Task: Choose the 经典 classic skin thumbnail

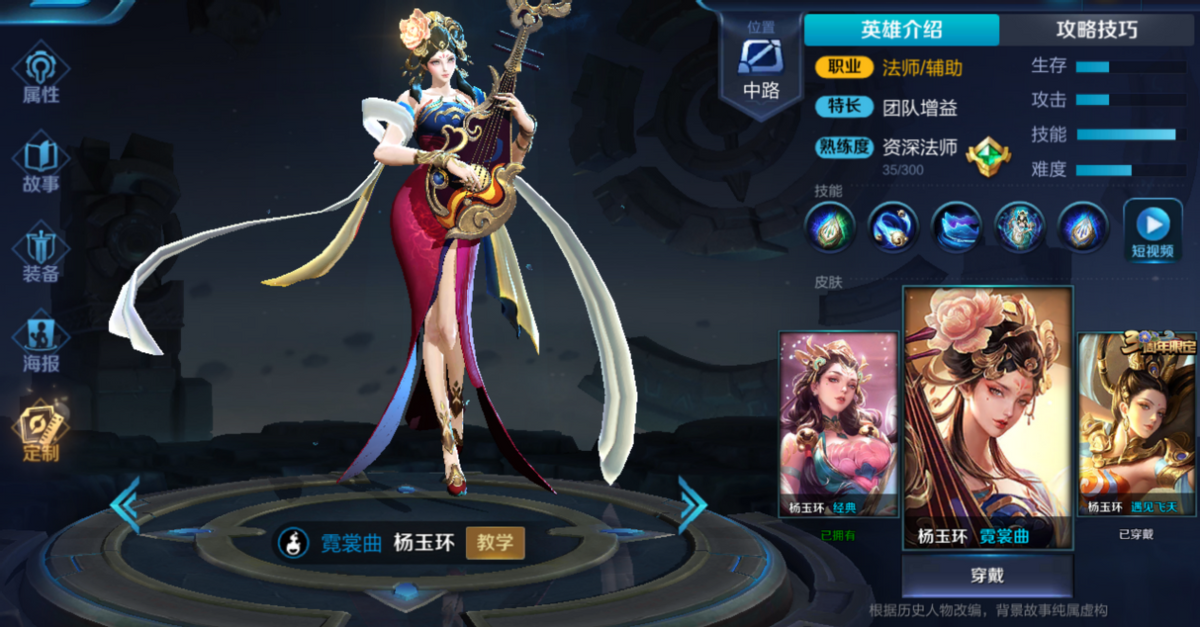Action: click(x=838, y=424)
